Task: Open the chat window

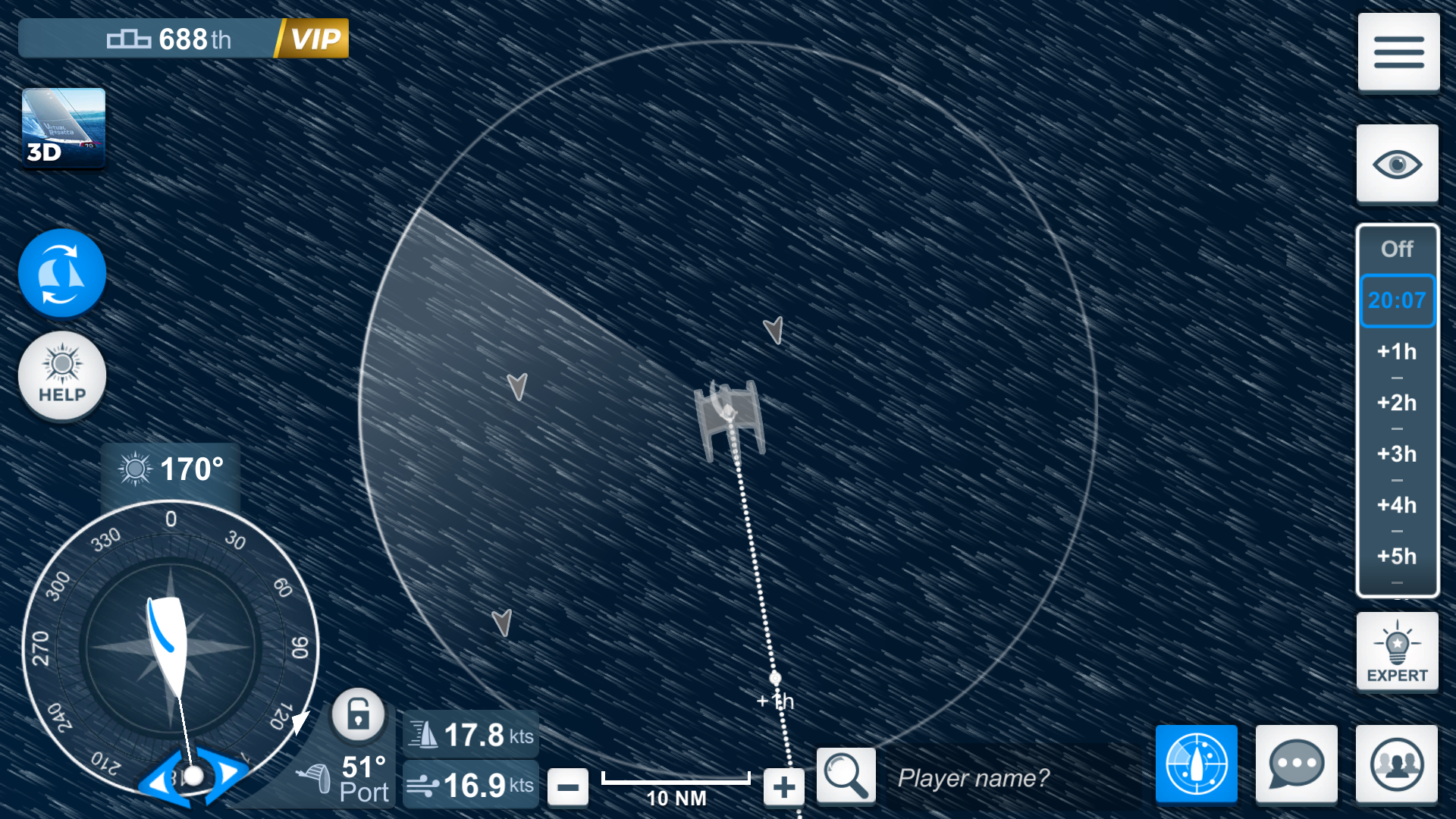Action: (1297, 764)
